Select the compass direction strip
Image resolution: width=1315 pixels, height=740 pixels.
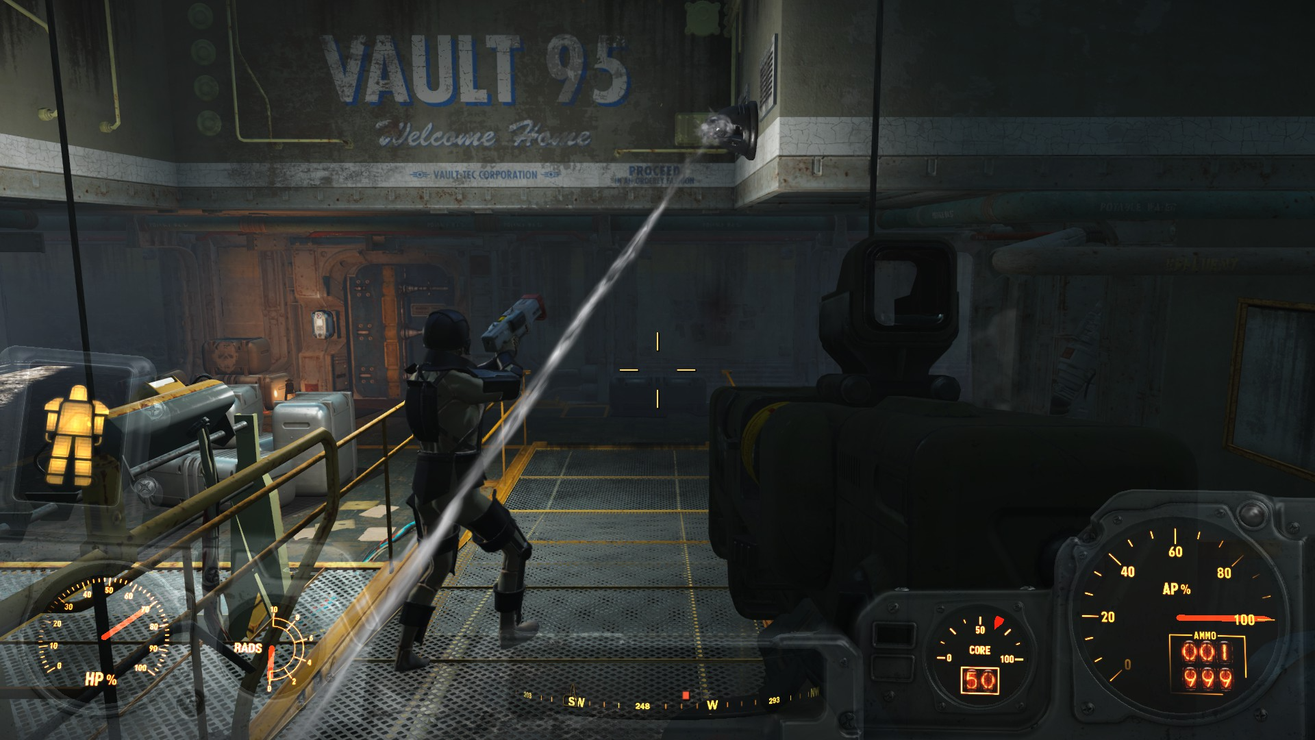(x=670, y=703)
